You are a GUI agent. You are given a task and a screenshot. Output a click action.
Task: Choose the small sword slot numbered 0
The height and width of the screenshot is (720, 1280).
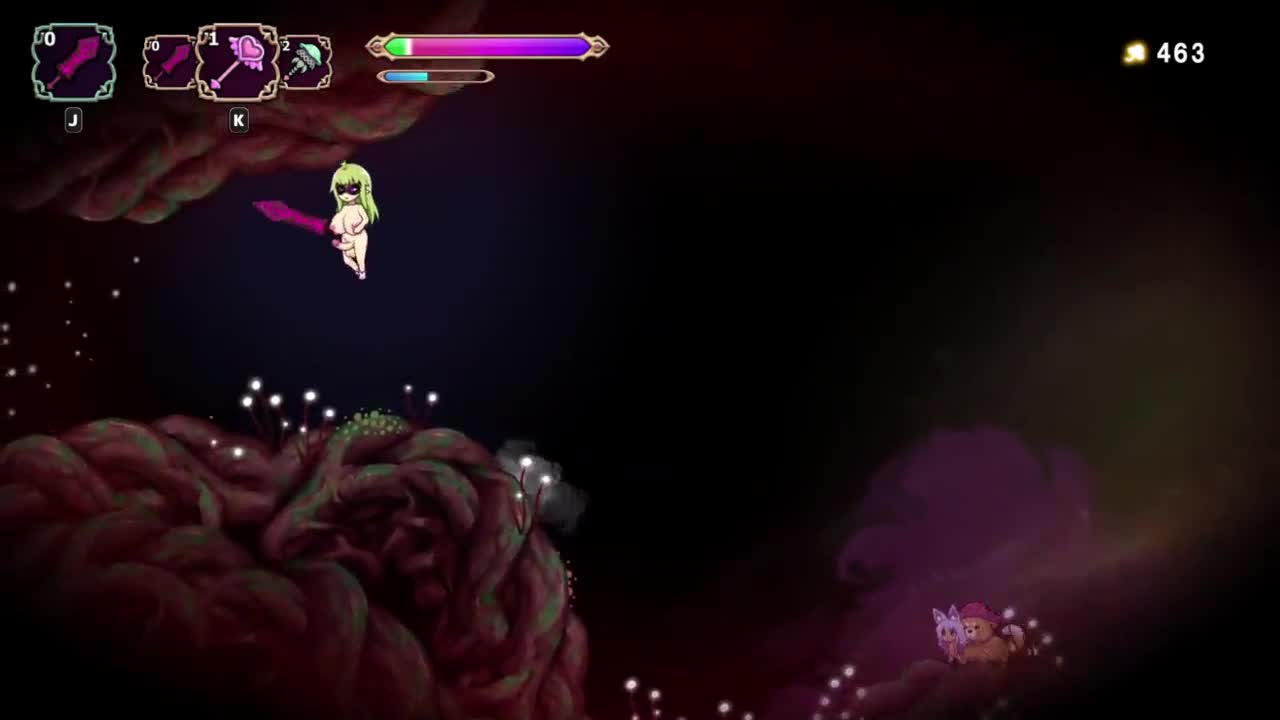point(170,63)
